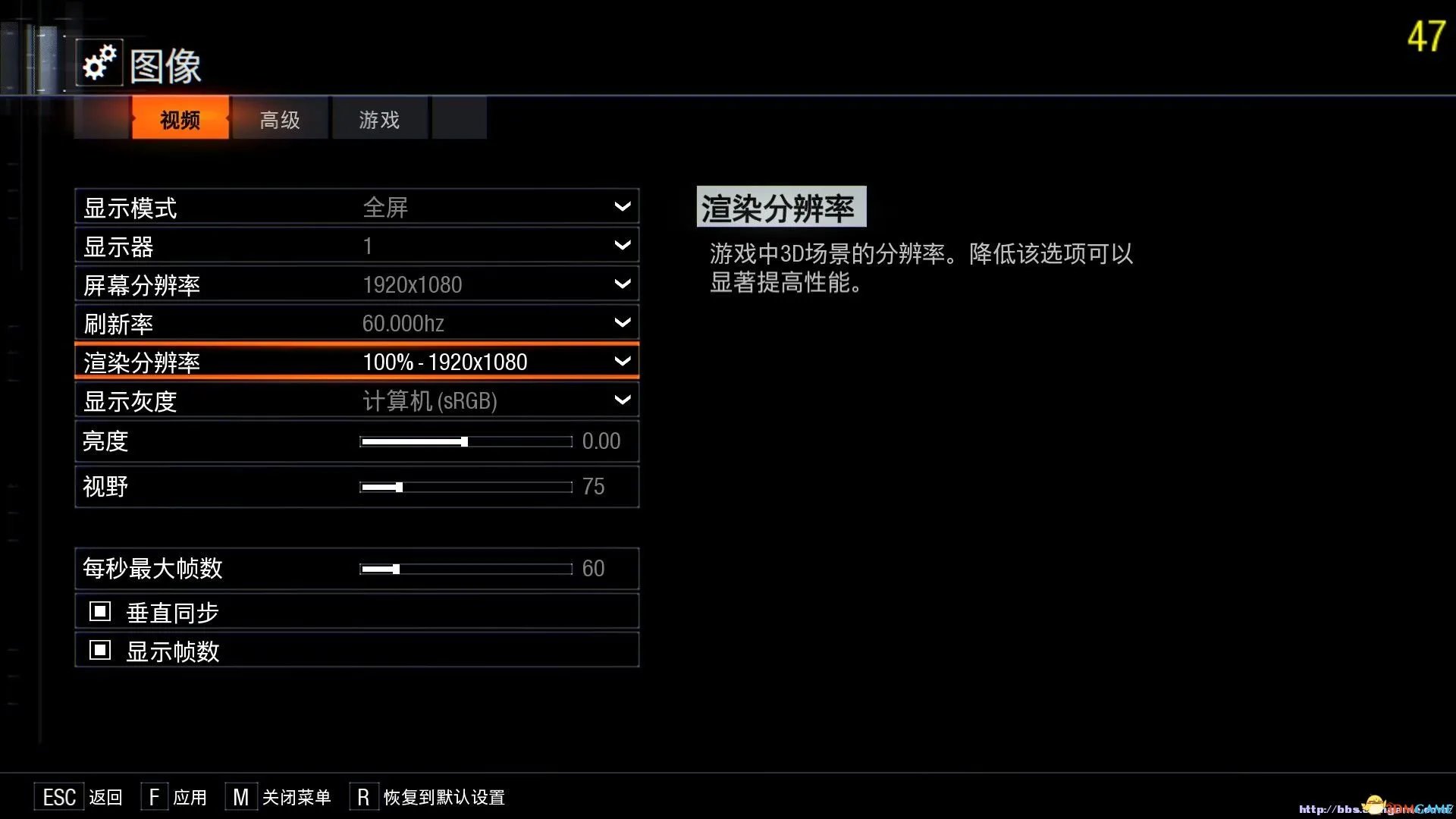The height and width of the screenshot is (819, 1456).
Task: Click the 视野 slider set at 75
Action: [x=398, y=487]
